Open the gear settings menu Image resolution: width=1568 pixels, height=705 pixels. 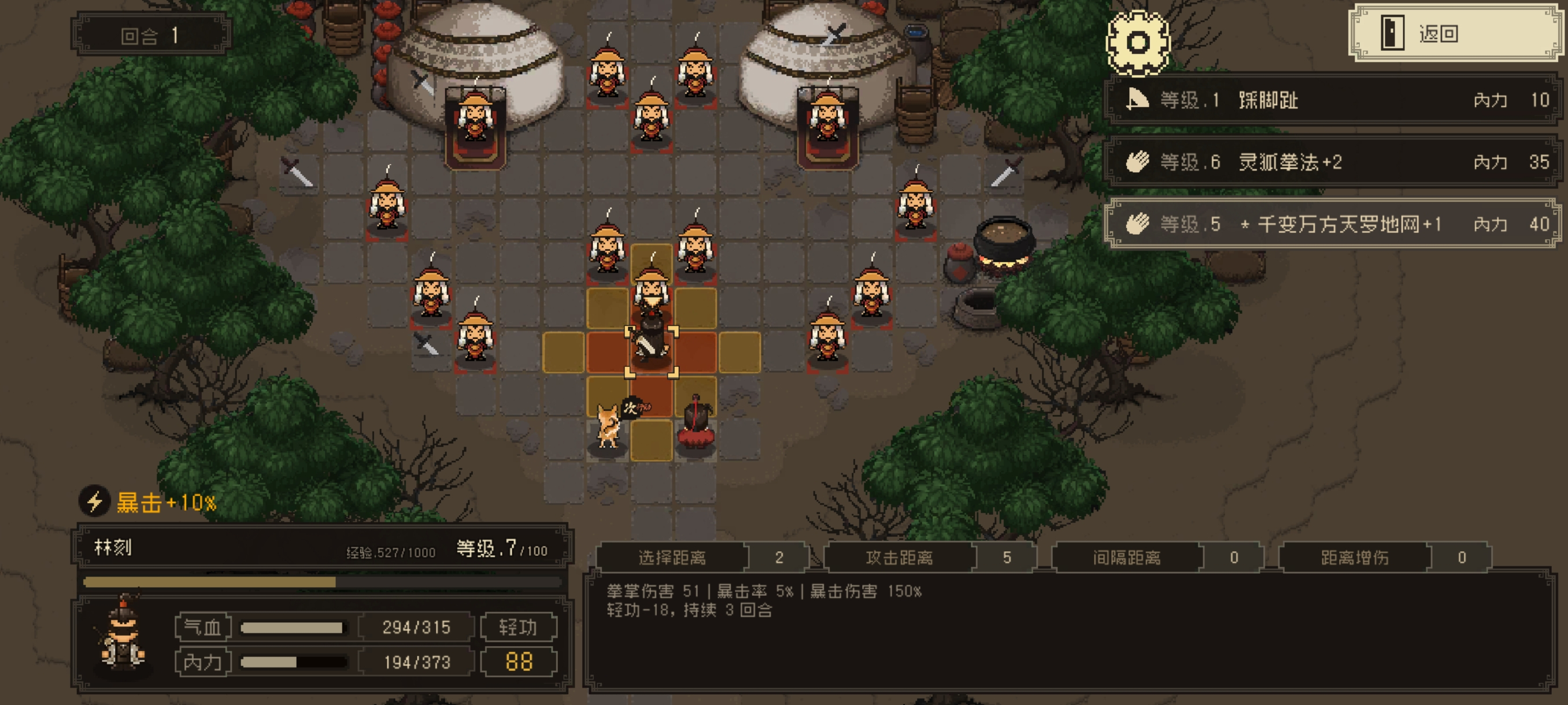pyautogui.click(x=1137, y=43)
